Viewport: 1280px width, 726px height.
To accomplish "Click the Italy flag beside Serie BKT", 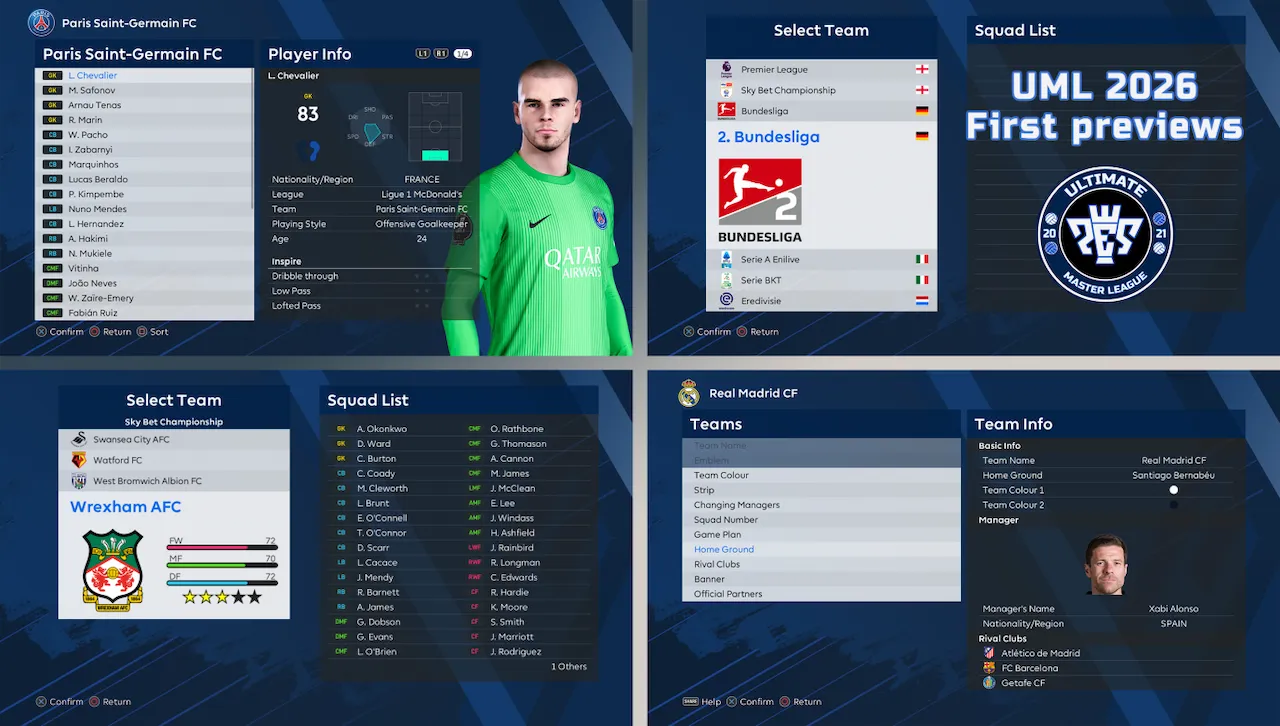I will point(922,280).
